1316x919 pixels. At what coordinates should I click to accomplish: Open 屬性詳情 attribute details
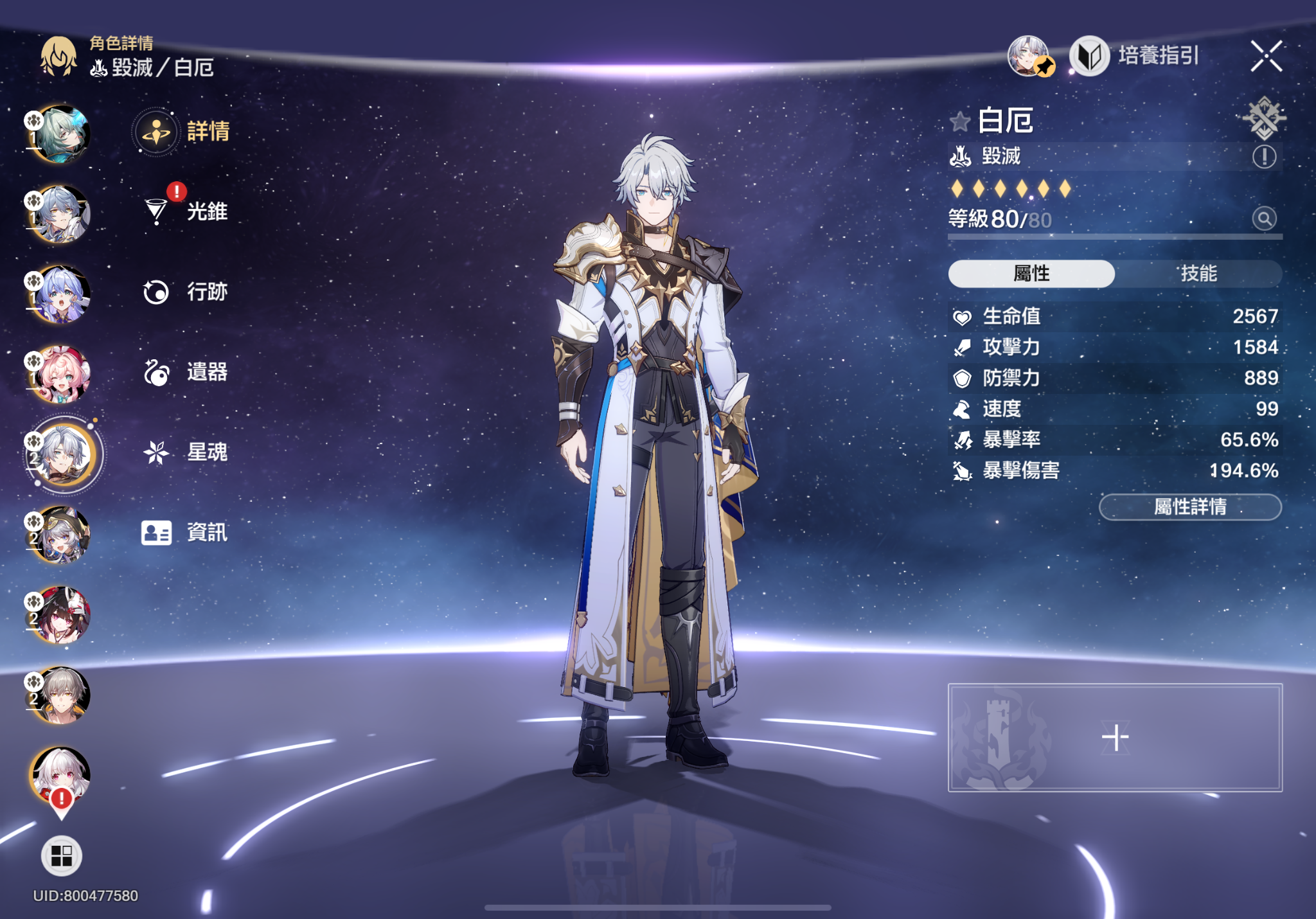(1190, 507)
